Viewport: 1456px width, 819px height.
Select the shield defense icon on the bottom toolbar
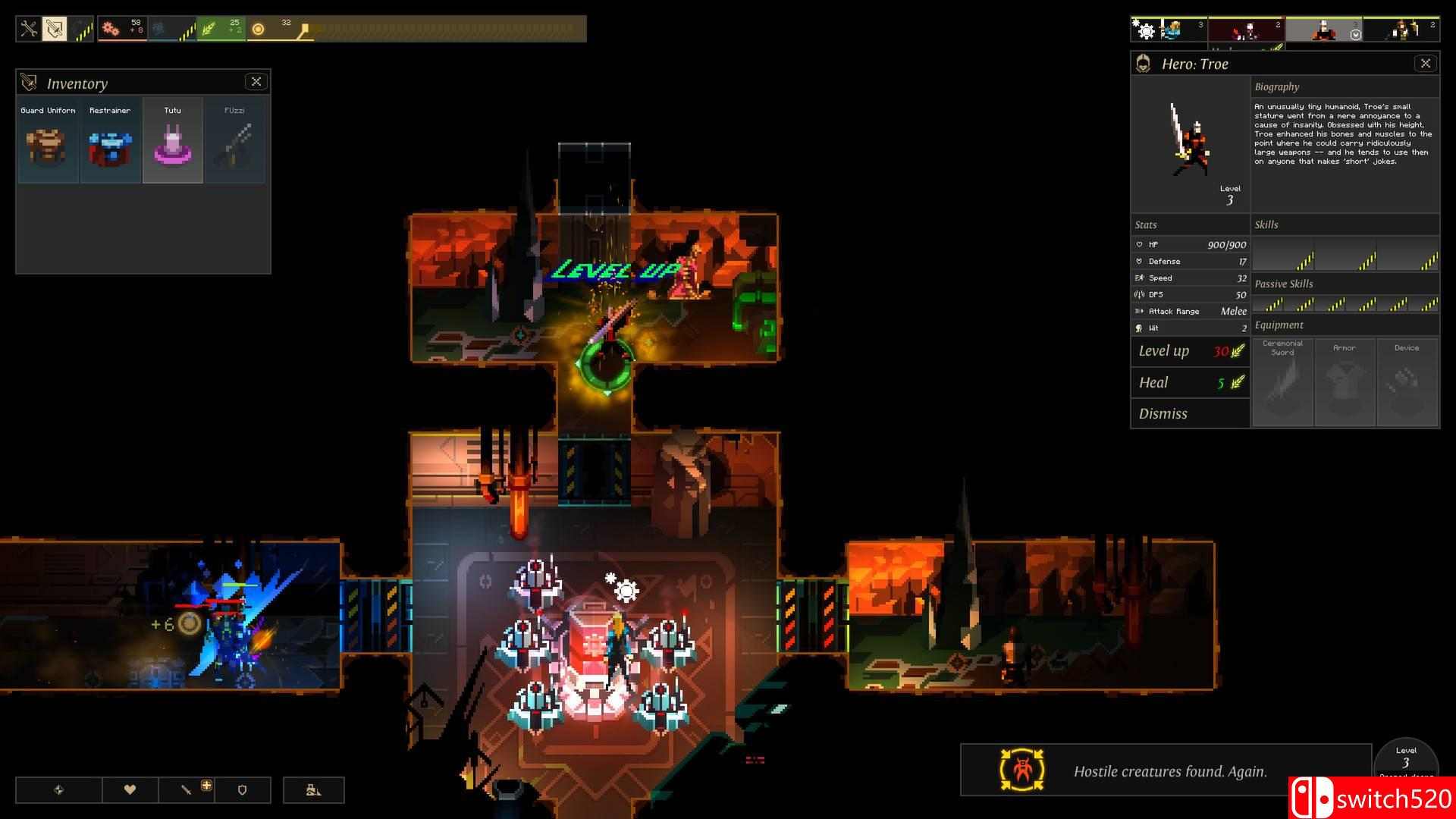(243, 789)
